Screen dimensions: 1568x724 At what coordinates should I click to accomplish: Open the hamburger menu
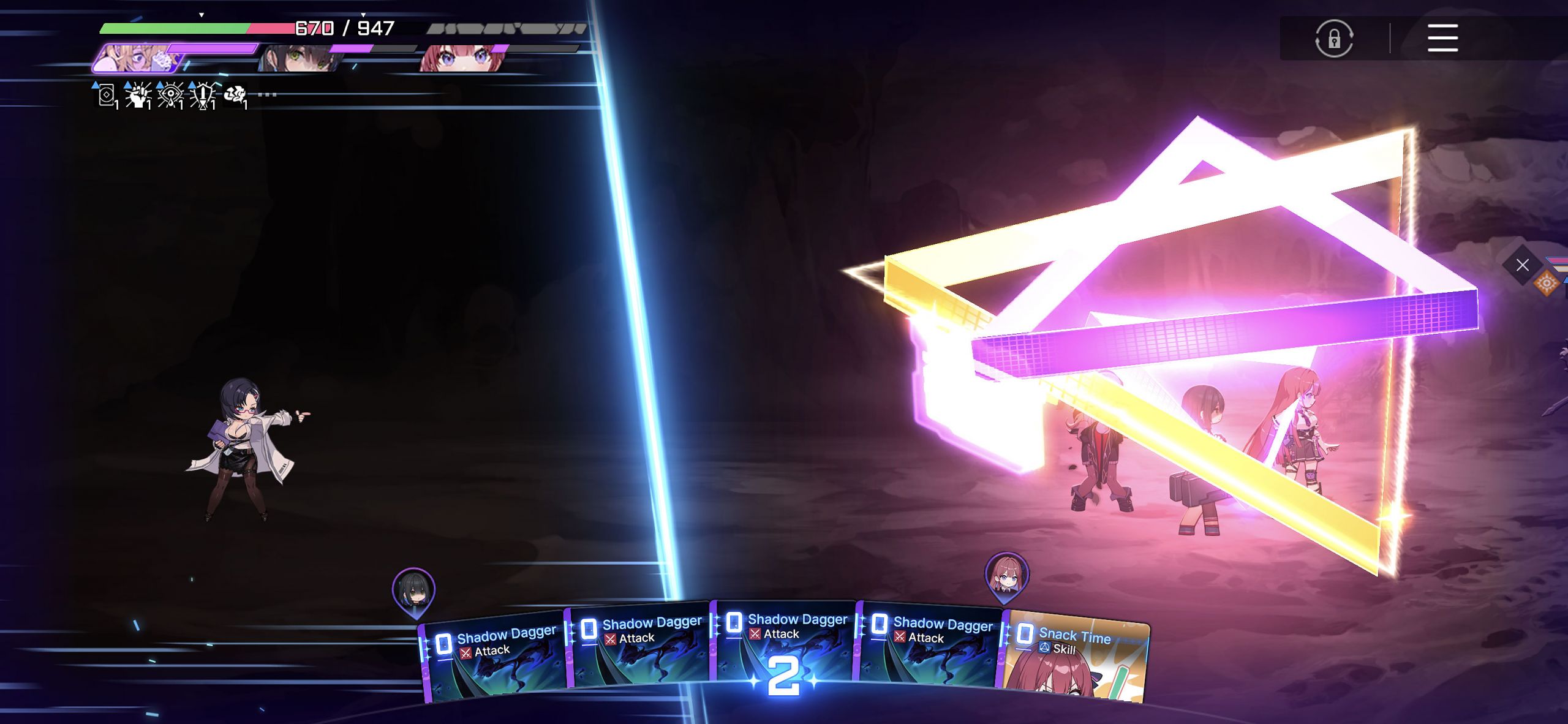(x=1442, y=39)
